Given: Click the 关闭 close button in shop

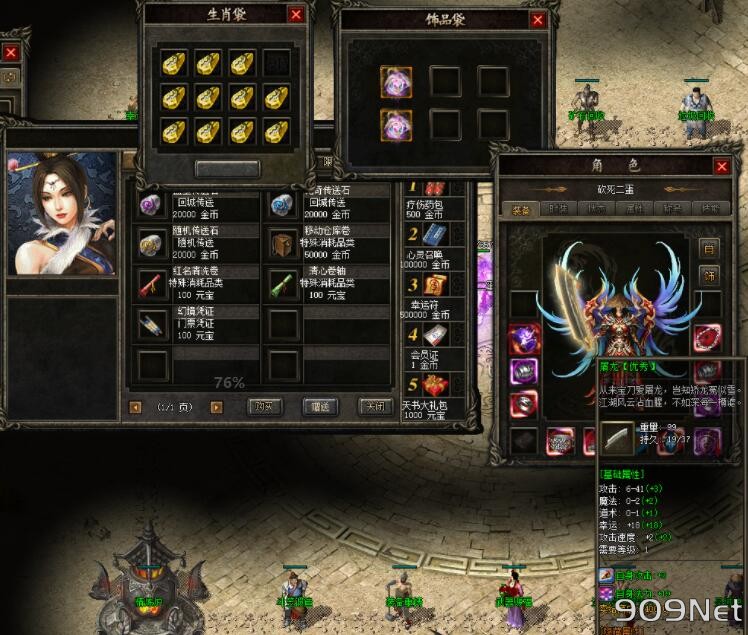Looking at the screenshot, I should coord(374,407).
